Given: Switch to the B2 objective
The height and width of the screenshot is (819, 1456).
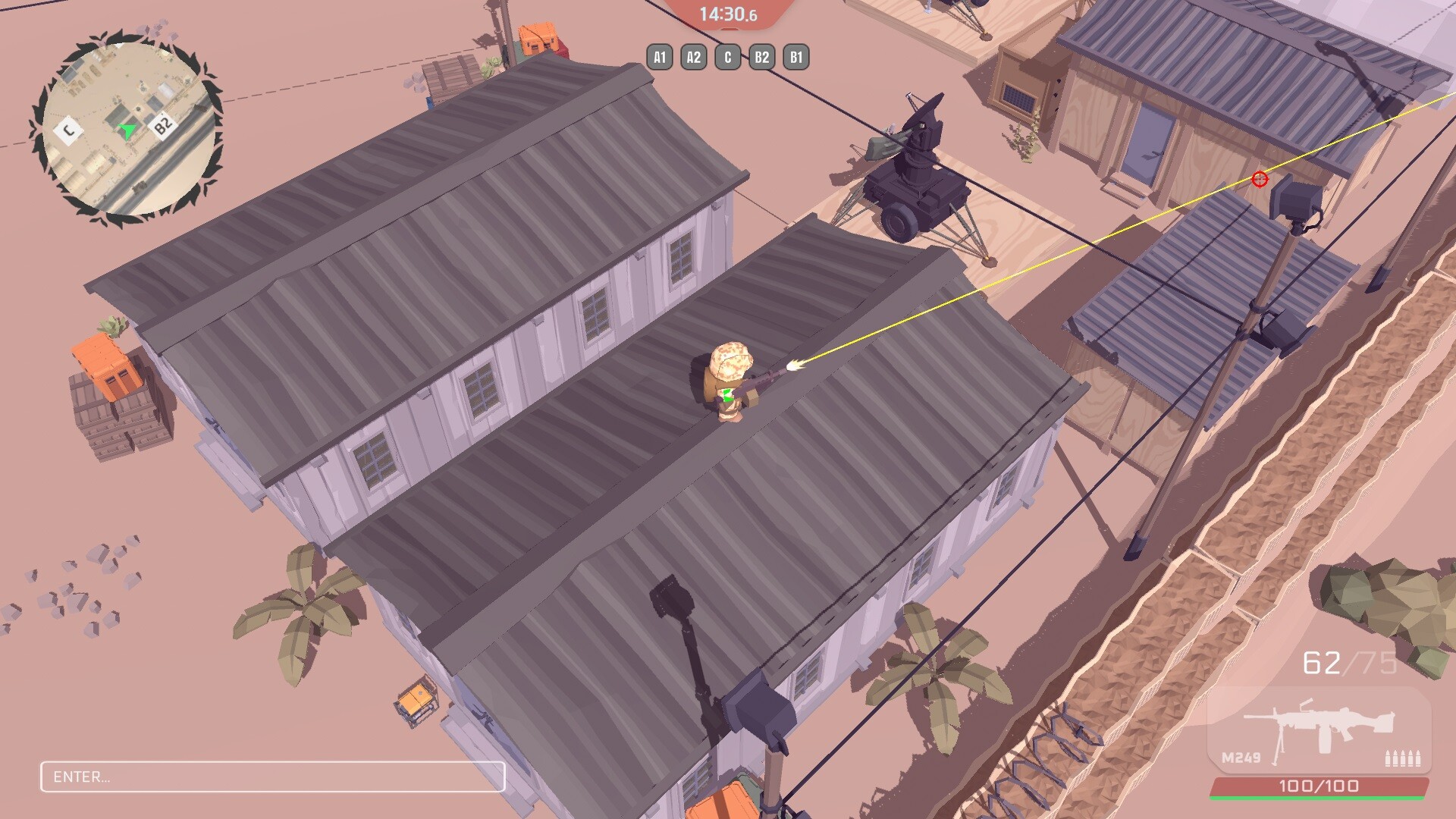Looking at the screenshot, I should coord(760,56).
